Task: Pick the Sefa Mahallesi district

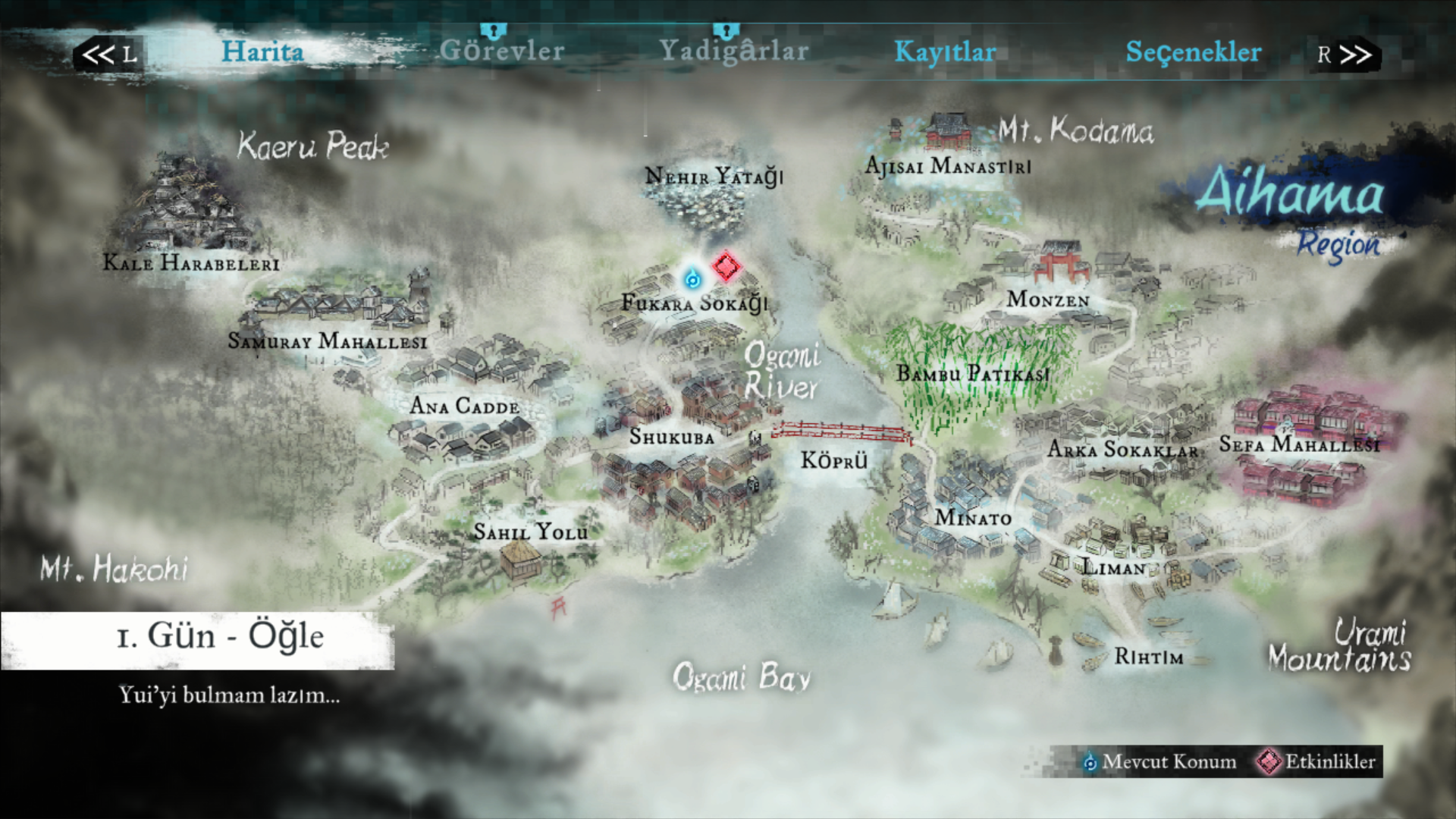Action: coord(1299,444)
